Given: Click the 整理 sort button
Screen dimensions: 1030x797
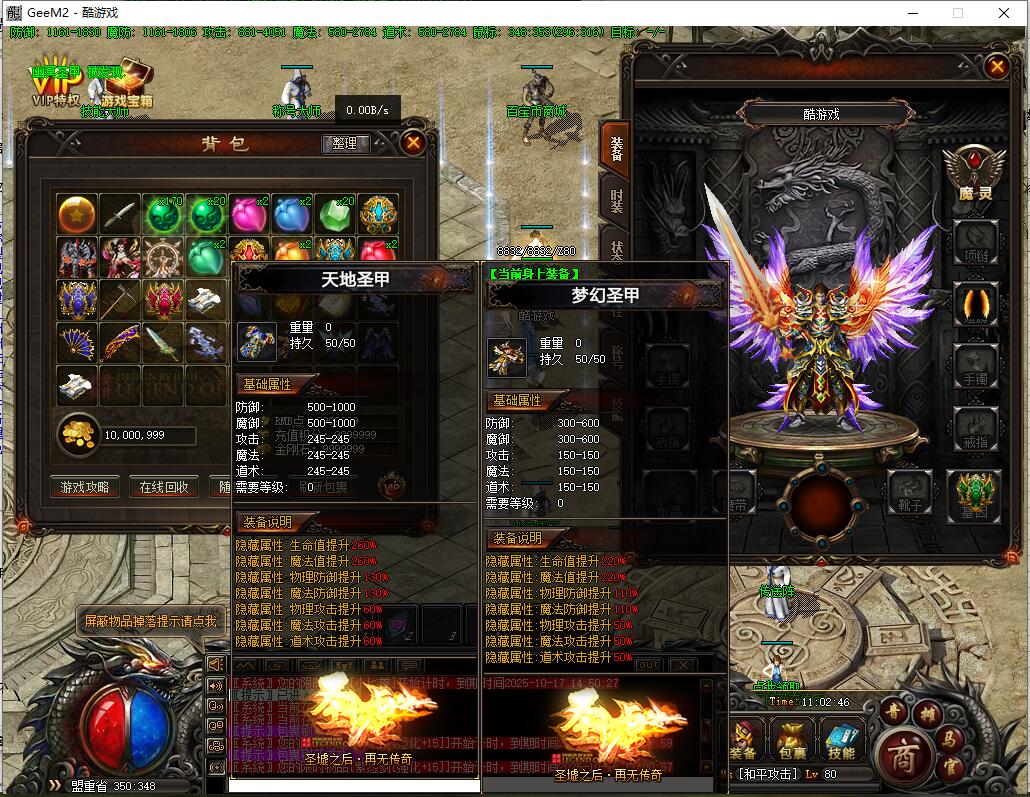Looking at the screenshot, I should coord(345,144).
